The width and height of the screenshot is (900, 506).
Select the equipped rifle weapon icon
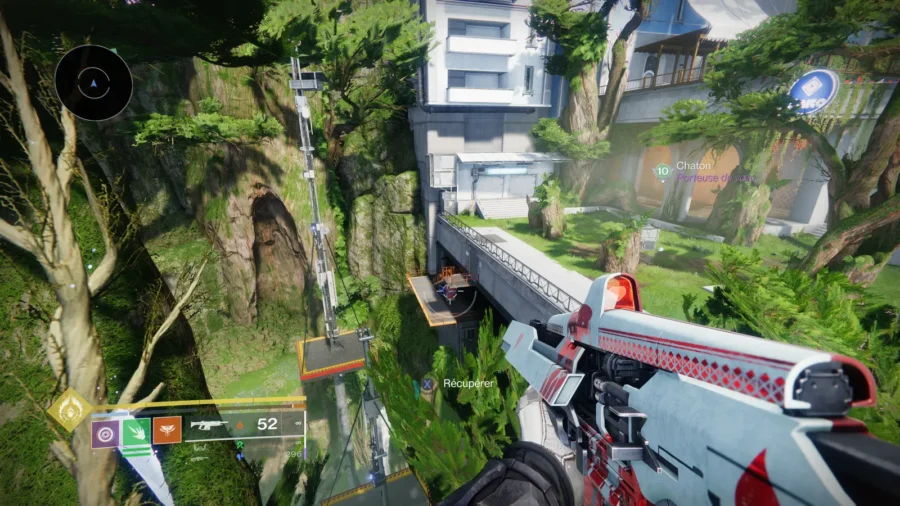(x=211, y=424)
